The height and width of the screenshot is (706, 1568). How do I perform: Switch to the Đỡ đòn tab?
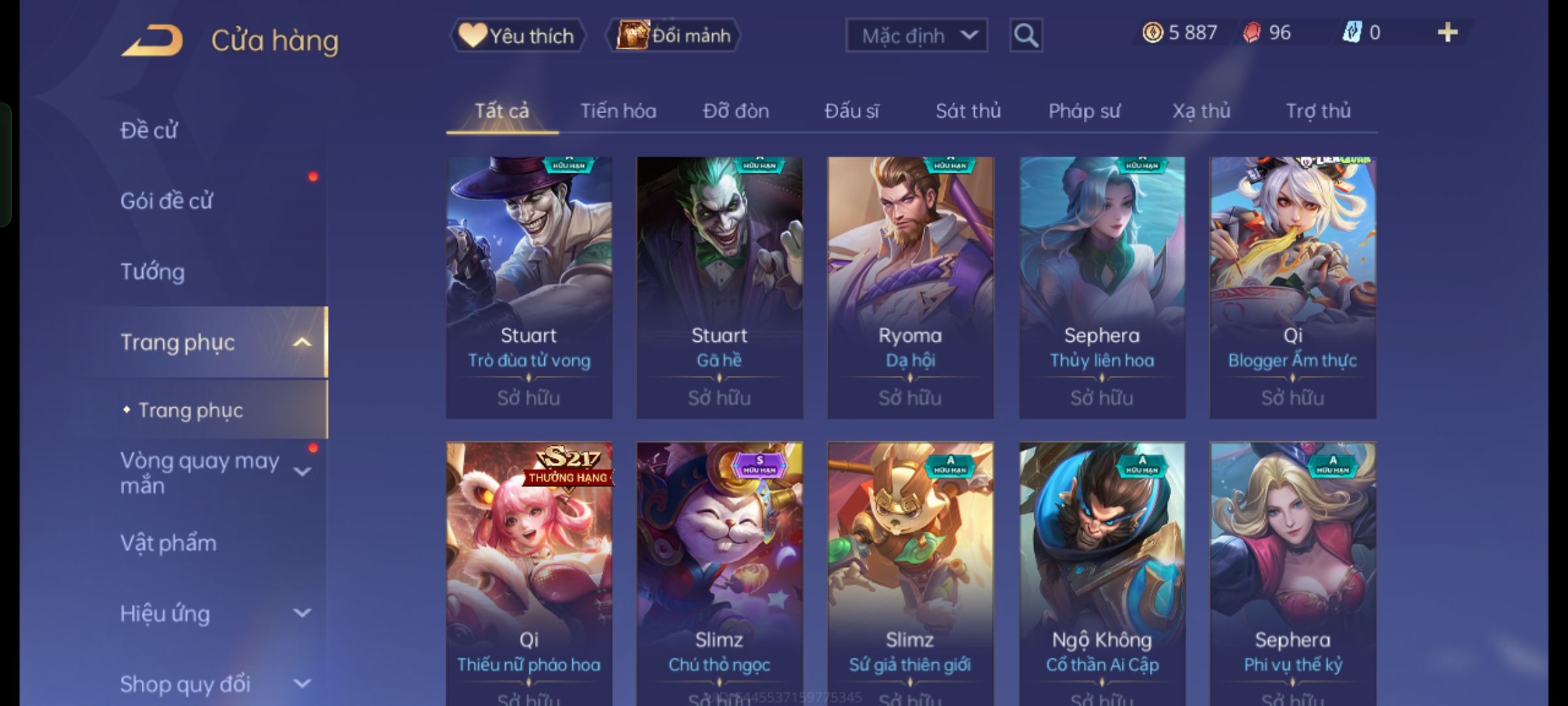pyautogui.click(x=736, y=111)
